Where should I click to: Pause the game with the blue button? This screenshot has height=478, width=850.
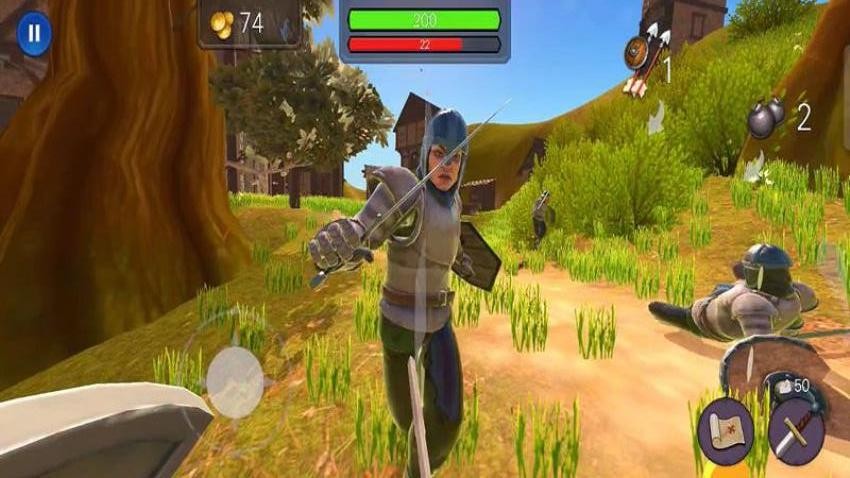pyautogui.click(x=34, y=33)
